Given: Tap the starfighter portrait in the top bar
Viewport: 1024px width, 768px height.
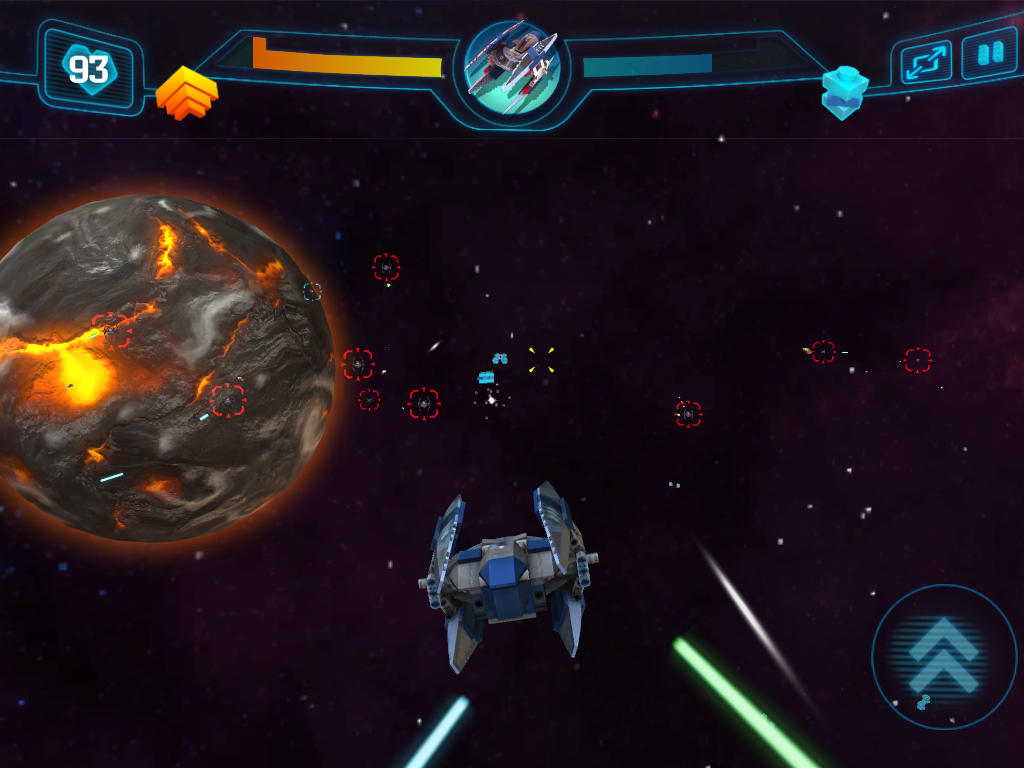Looking at the screenshot, I should (x=511, y=67).
